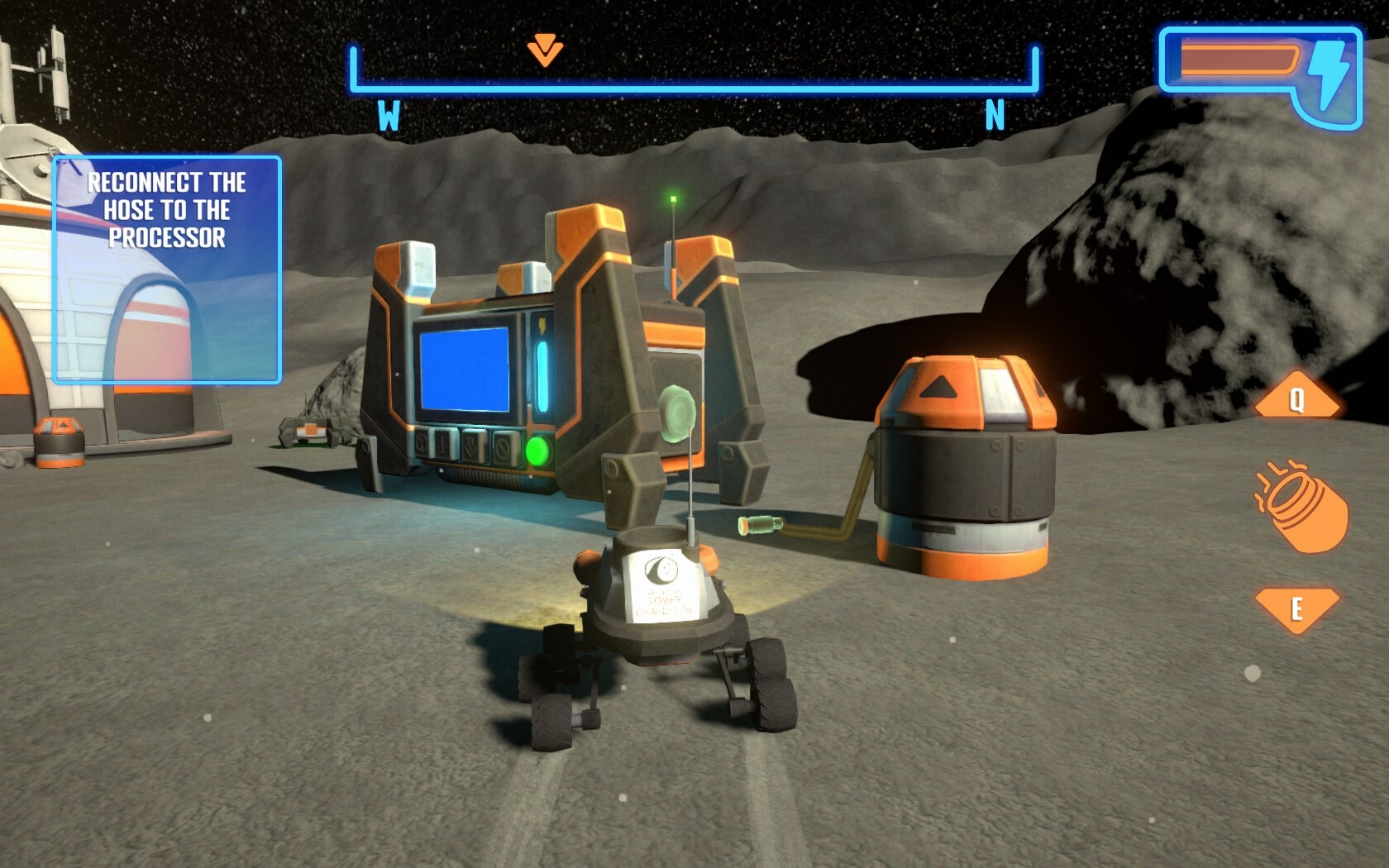1389x868 pixels.
Task: Click the orange waypoint arrow marker
Action: pos(544,50)
